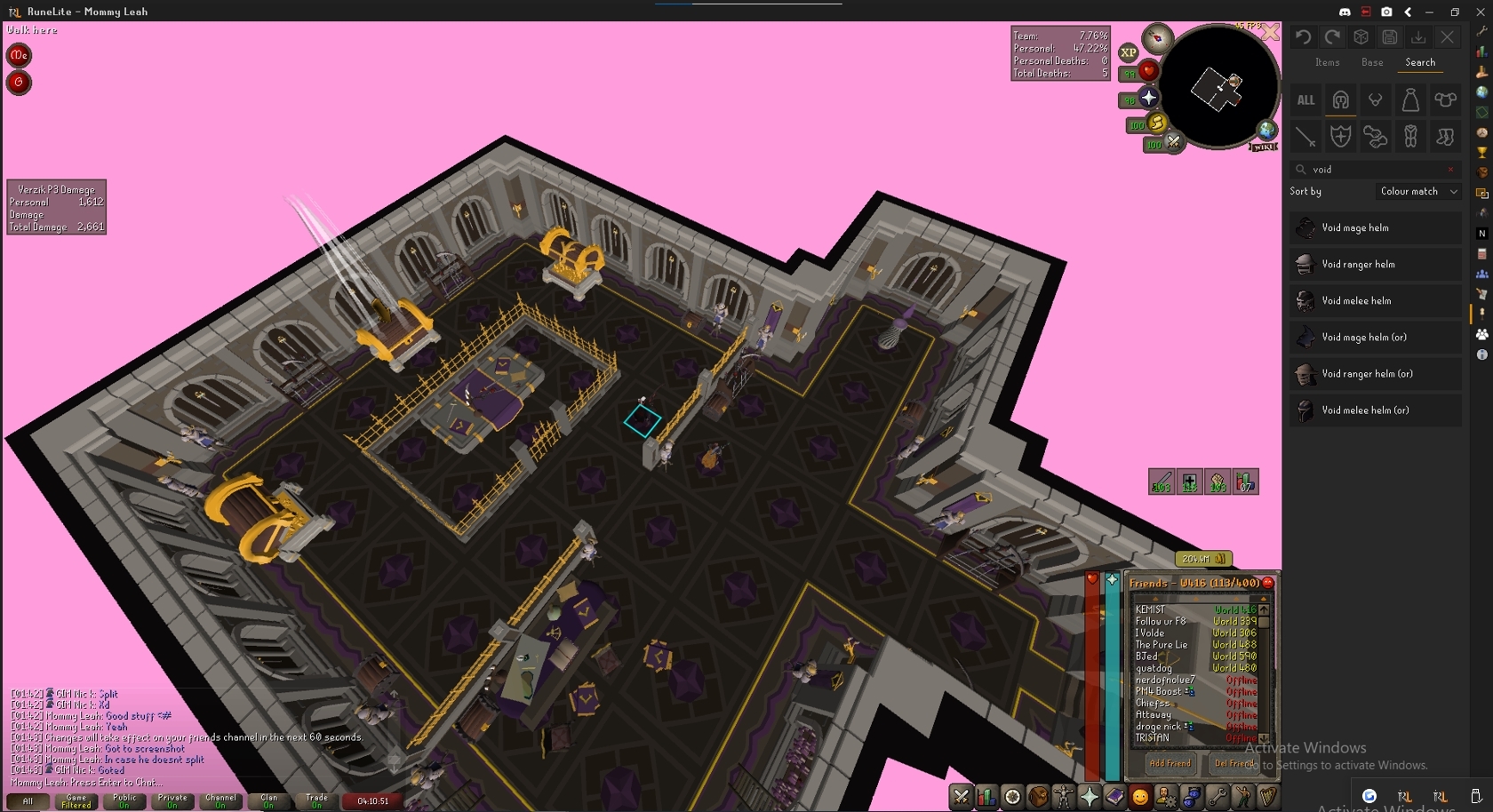Open the Colour match sort dropdown
The image size is (1493, 812).
tap(1418, 191)
